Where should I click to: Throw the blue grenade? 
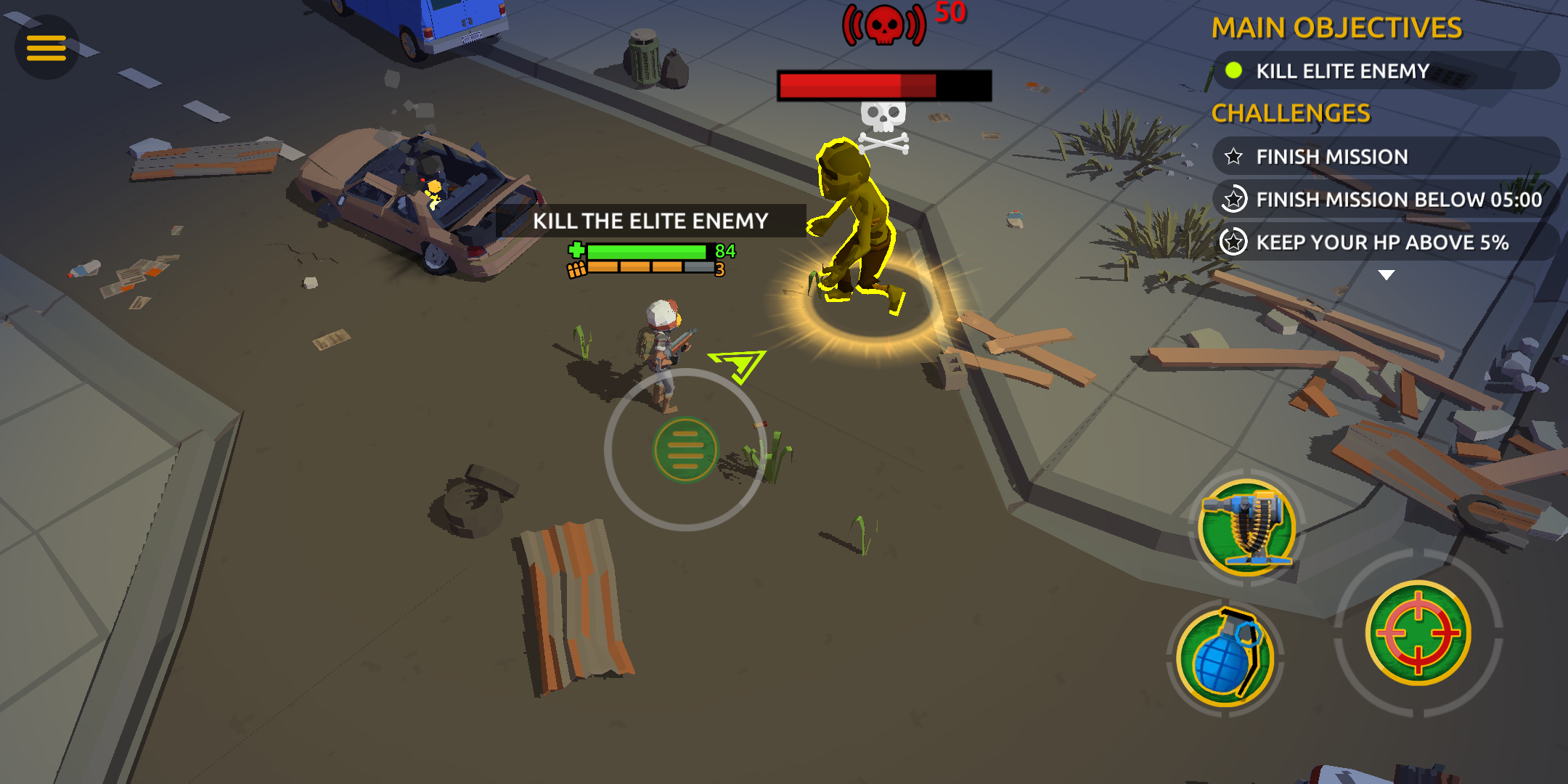pos(1225,657)
